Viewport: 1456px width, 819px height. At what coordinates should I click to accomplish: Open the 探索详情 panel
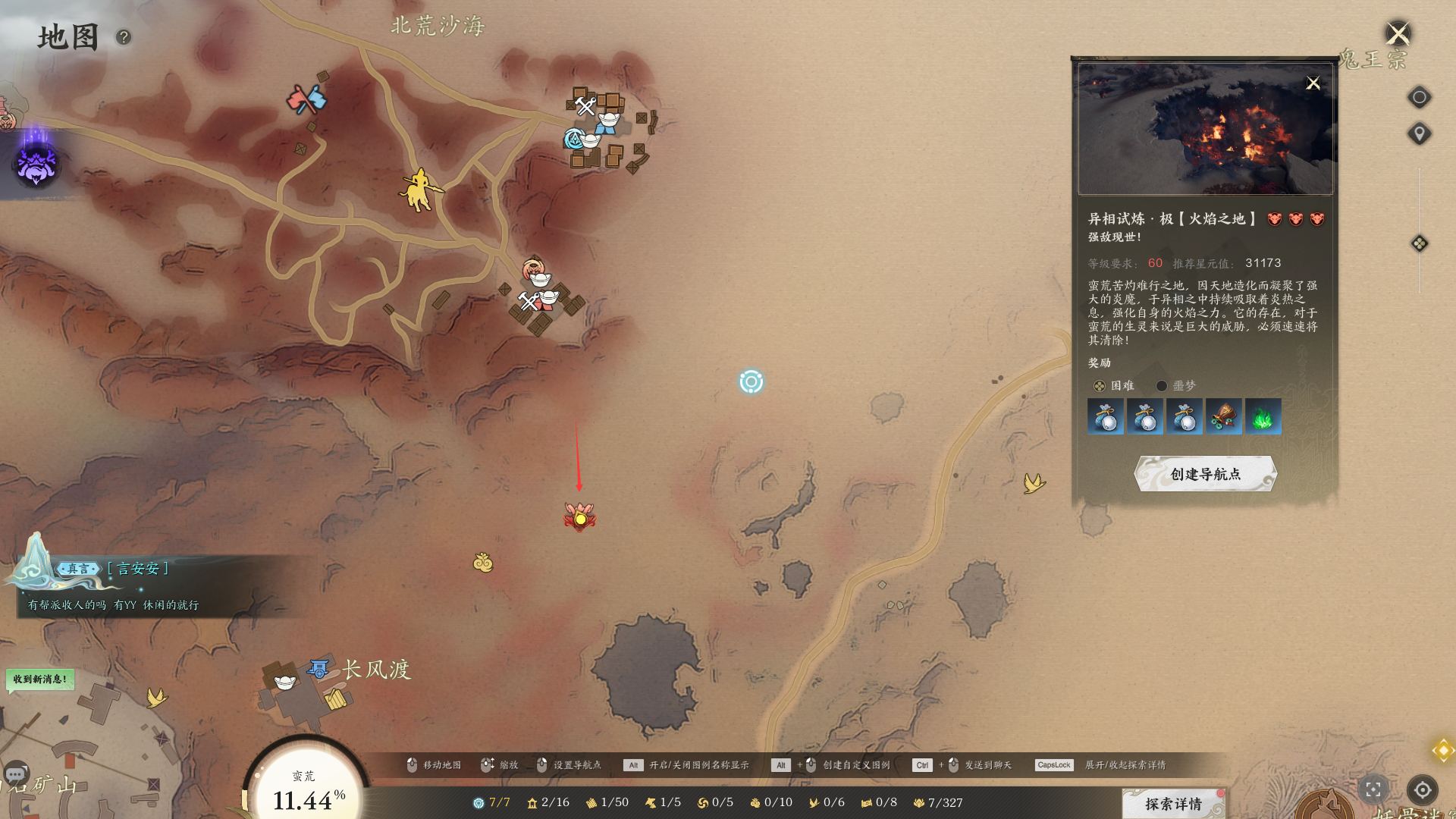[1173, 803]
